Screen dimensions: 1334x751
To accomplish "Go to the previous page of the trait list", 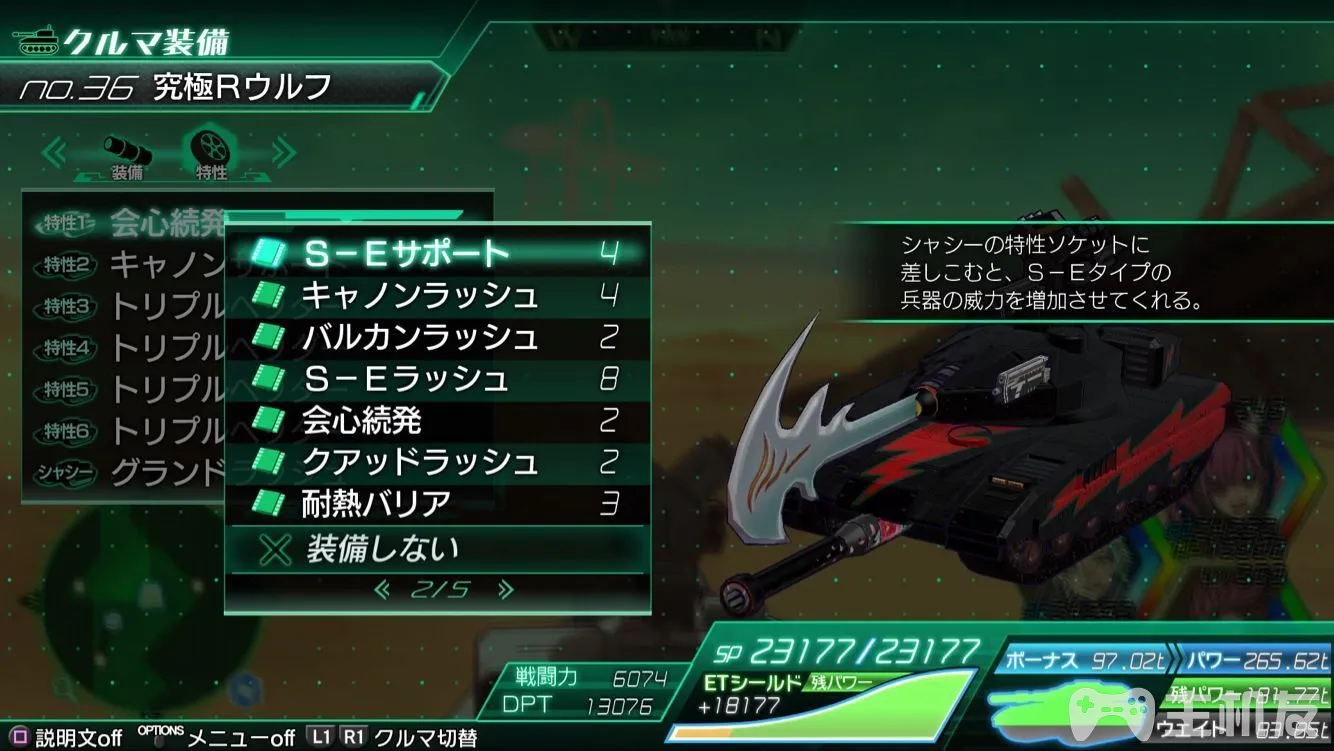I will 381,590.
